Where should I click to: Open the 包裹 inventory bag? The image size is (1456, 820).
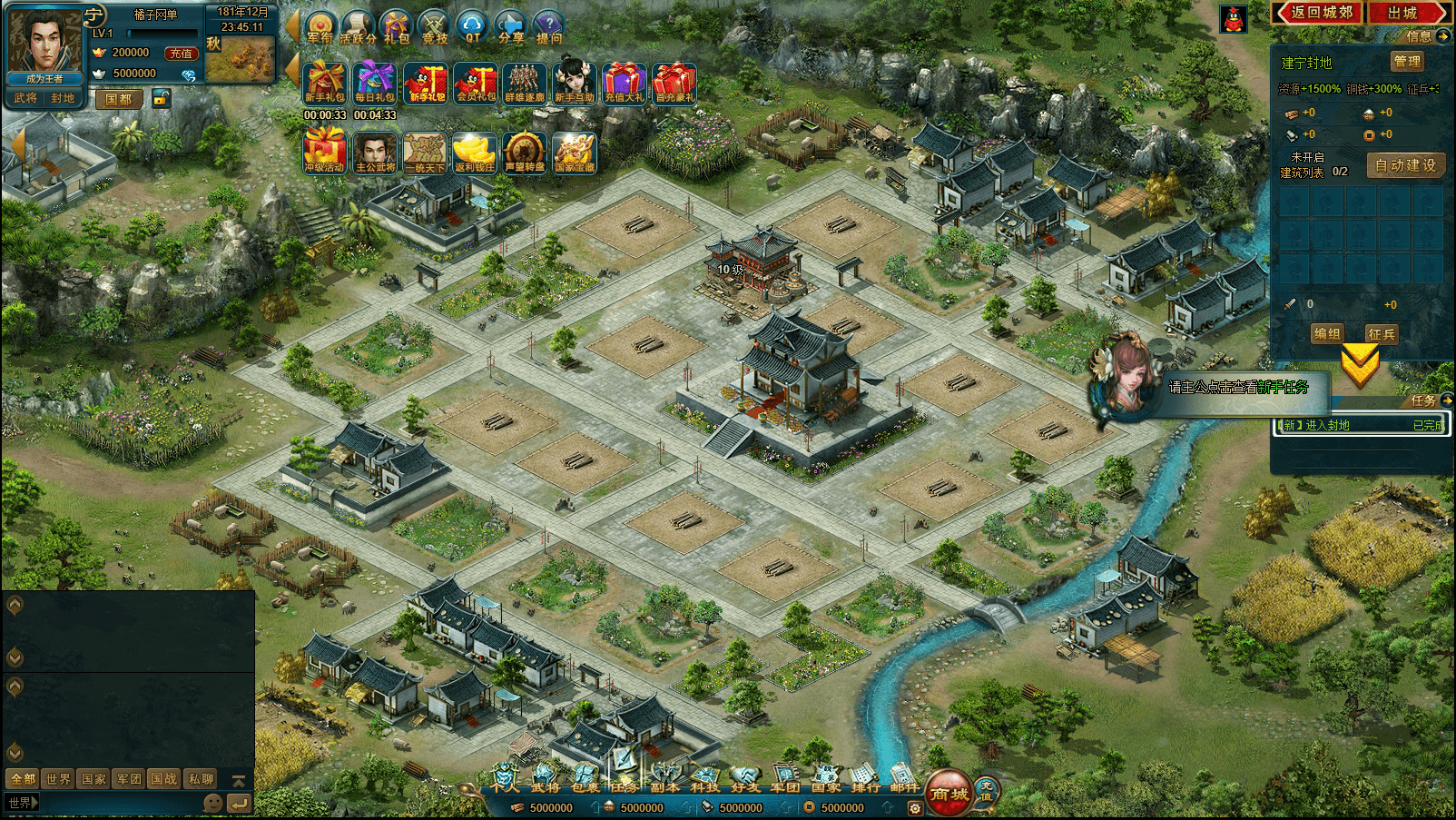click(585, 777)
